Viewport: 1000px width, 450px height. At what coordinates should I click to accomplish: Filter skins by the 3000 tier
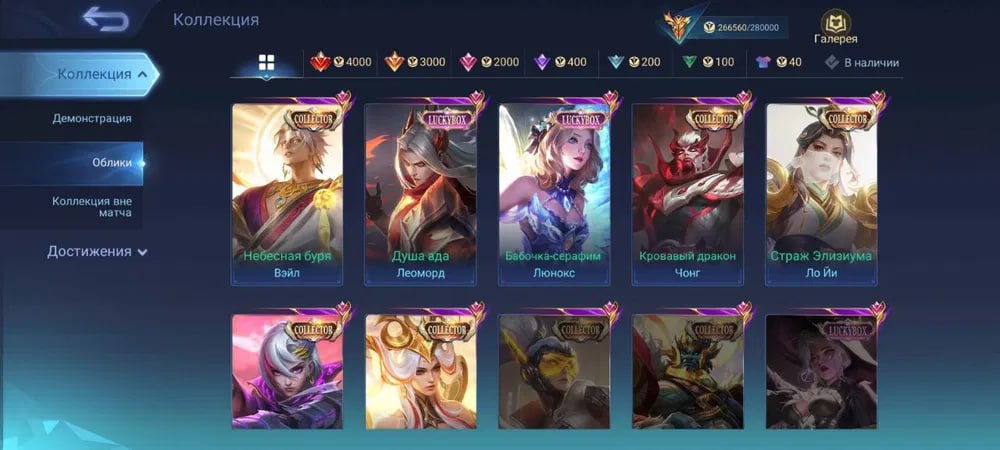pos(415,62)
